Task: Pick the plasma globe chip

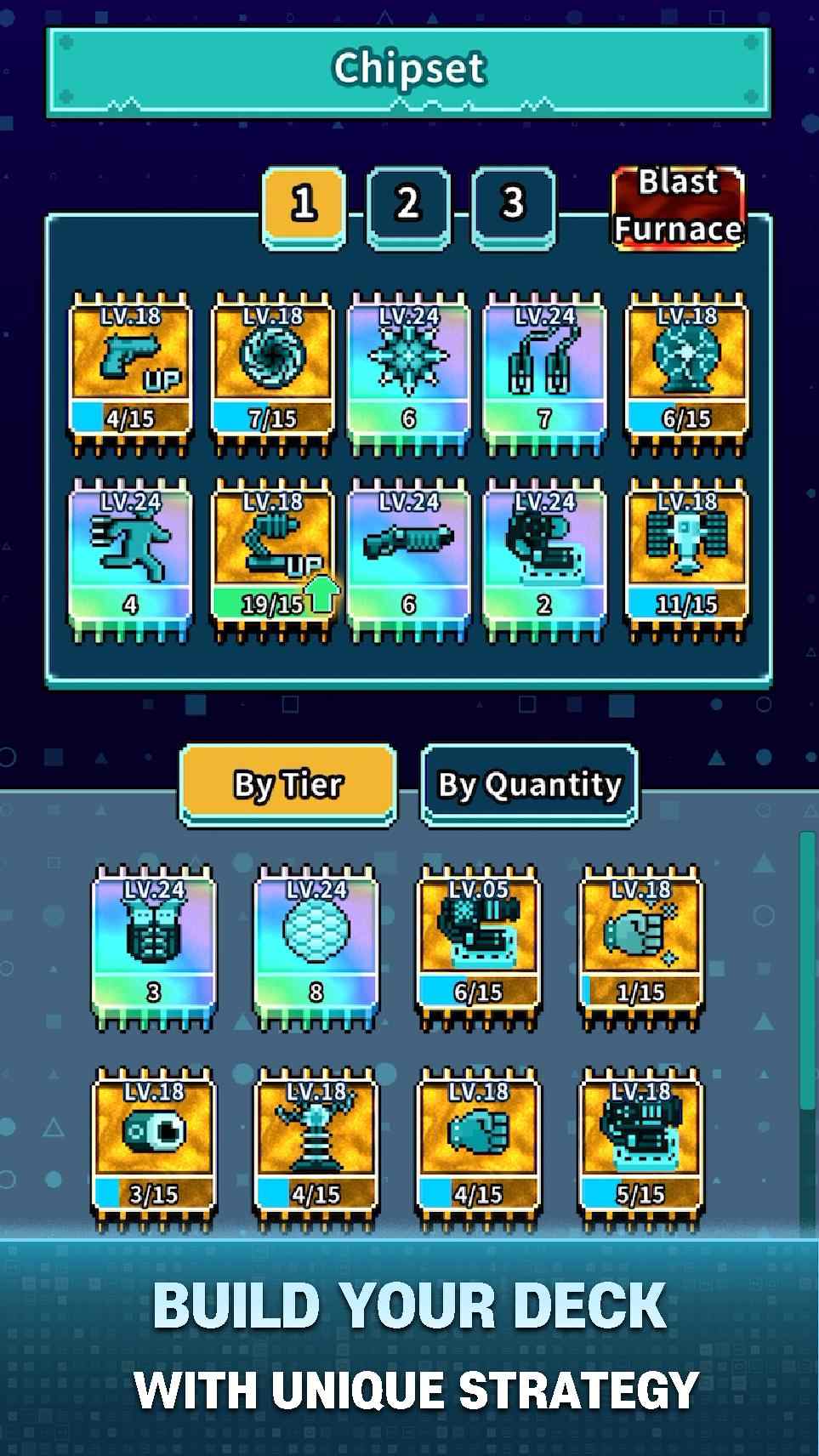Action: (686, 372)
